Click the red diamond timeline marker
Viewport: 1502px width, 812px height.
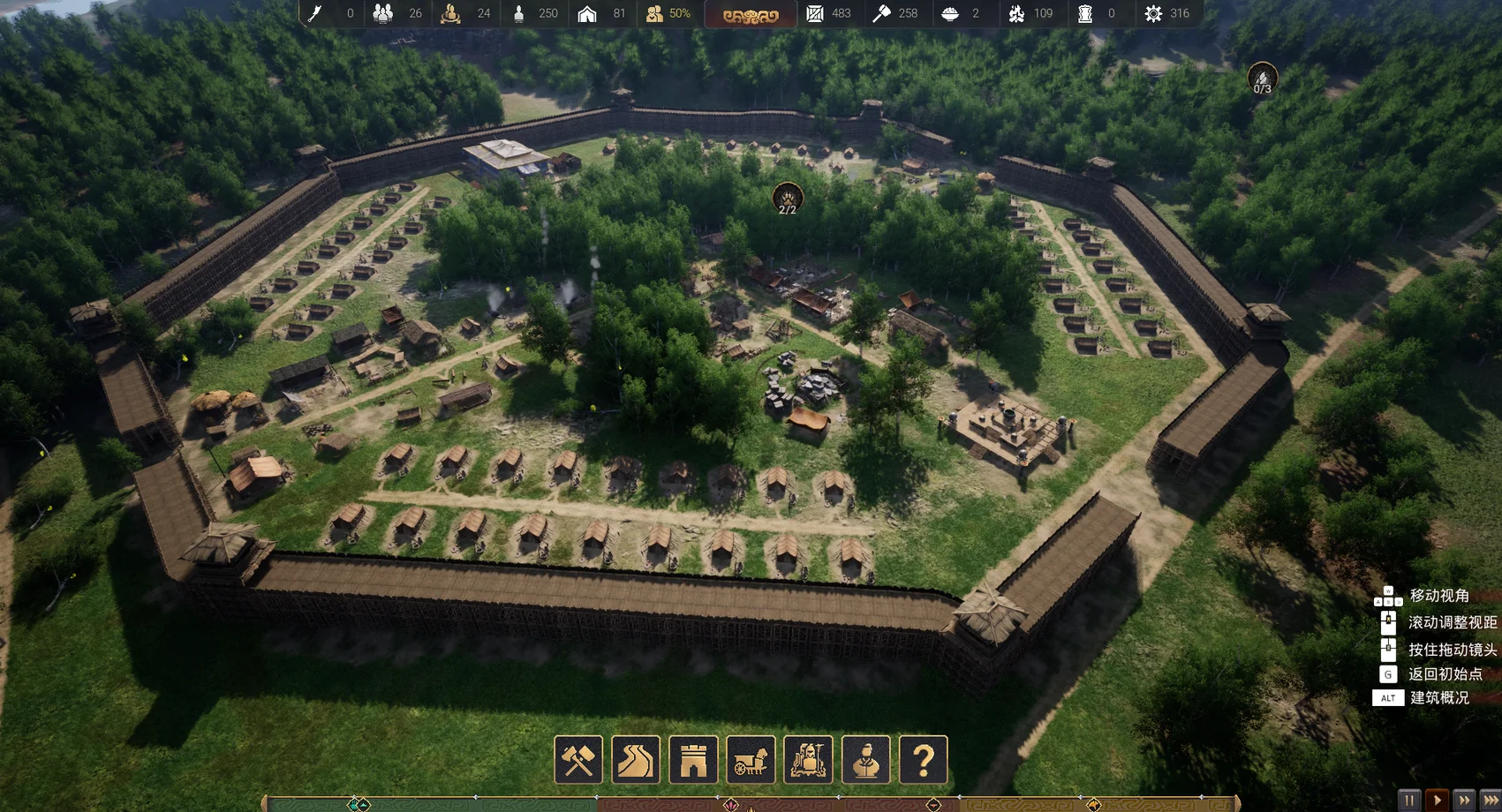(731, 804)
